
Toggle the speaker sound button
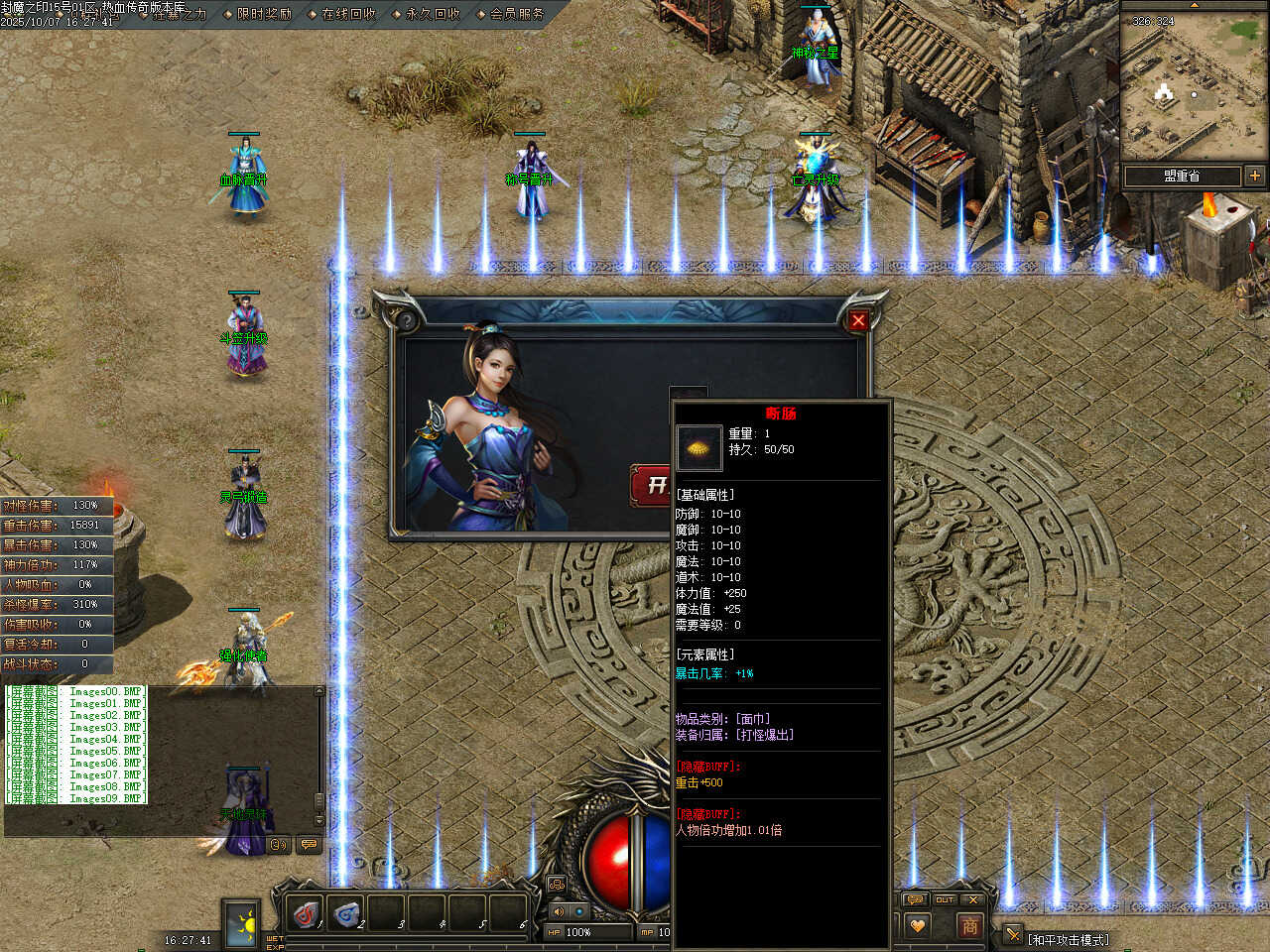(x=558, y=911)
